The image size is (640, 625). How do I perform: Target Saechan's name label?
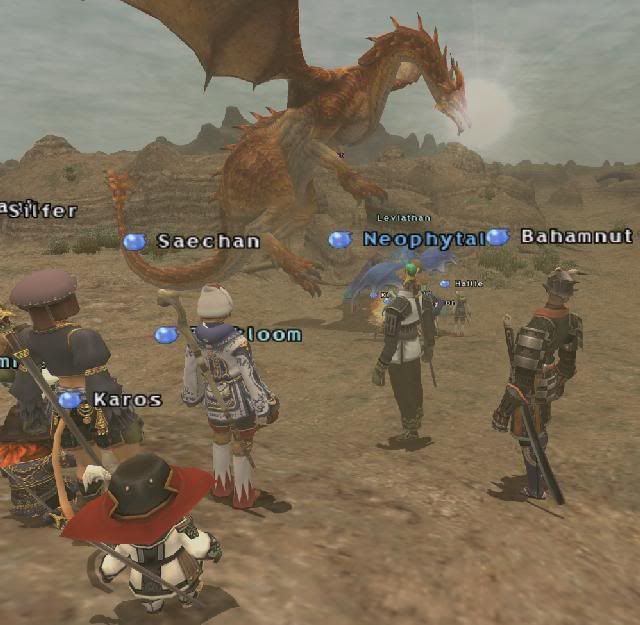pyautogui.click(x=208, y=241)
